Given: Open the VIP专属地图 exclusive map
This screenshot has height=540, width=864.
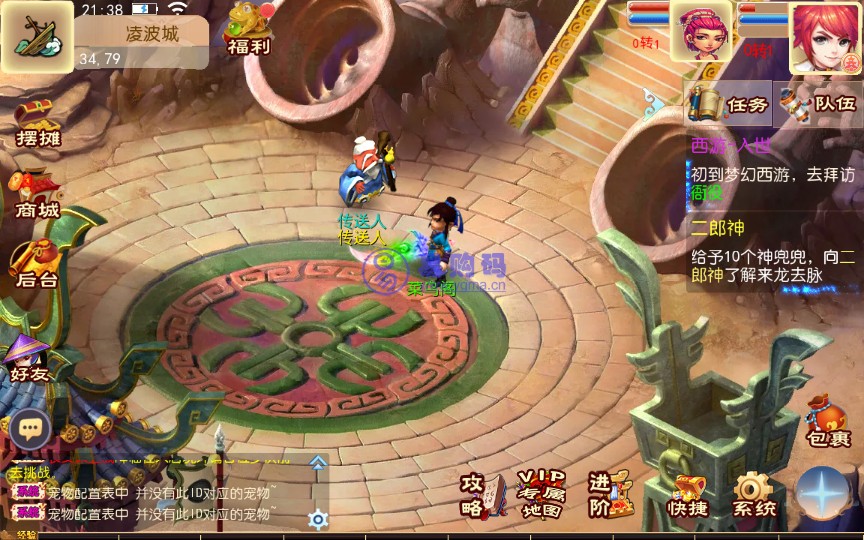Looking at the screenshot, I should (541, 495).
